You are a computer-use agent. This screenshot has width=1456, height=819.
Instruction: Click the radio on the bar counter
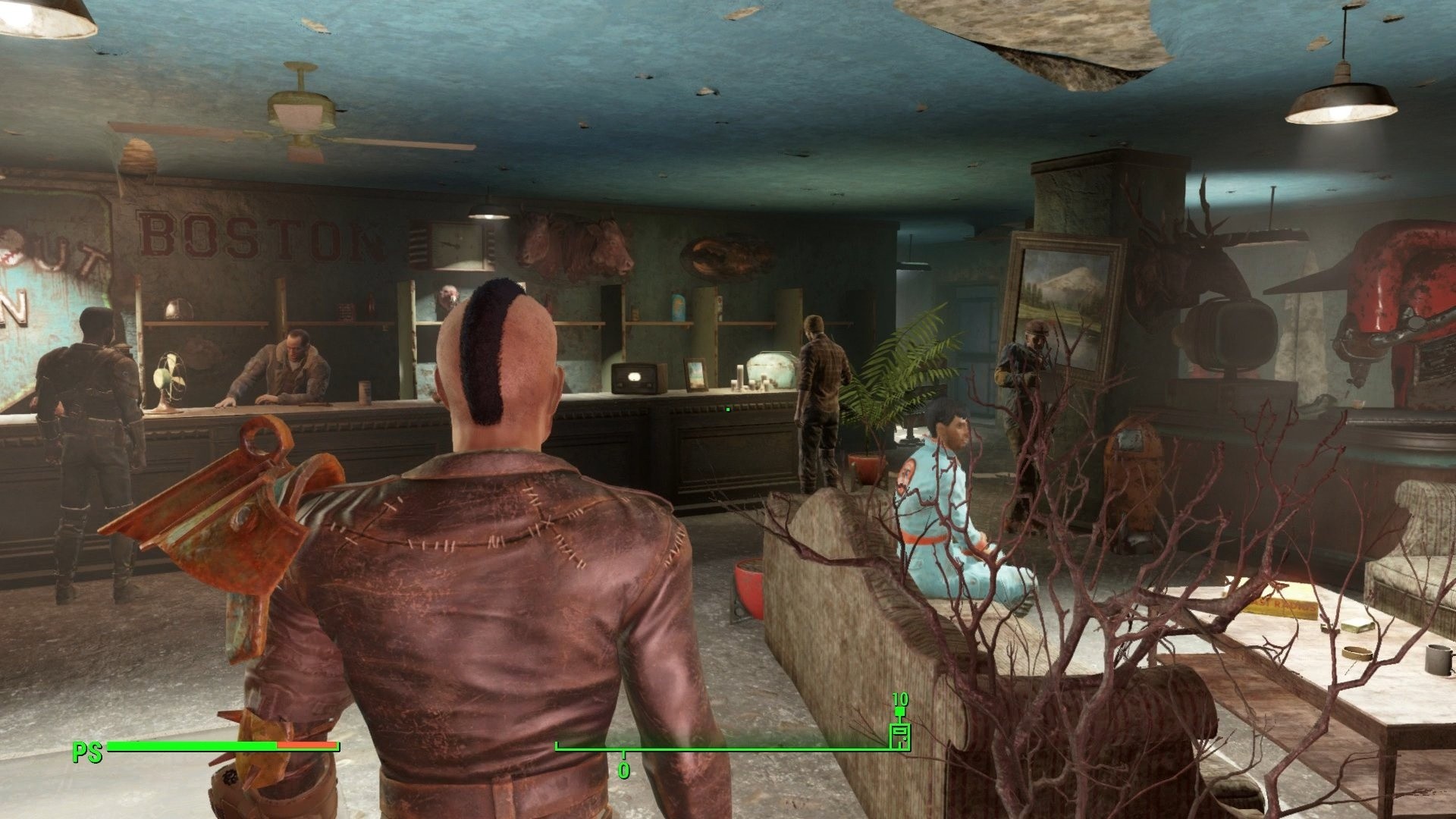634,378
